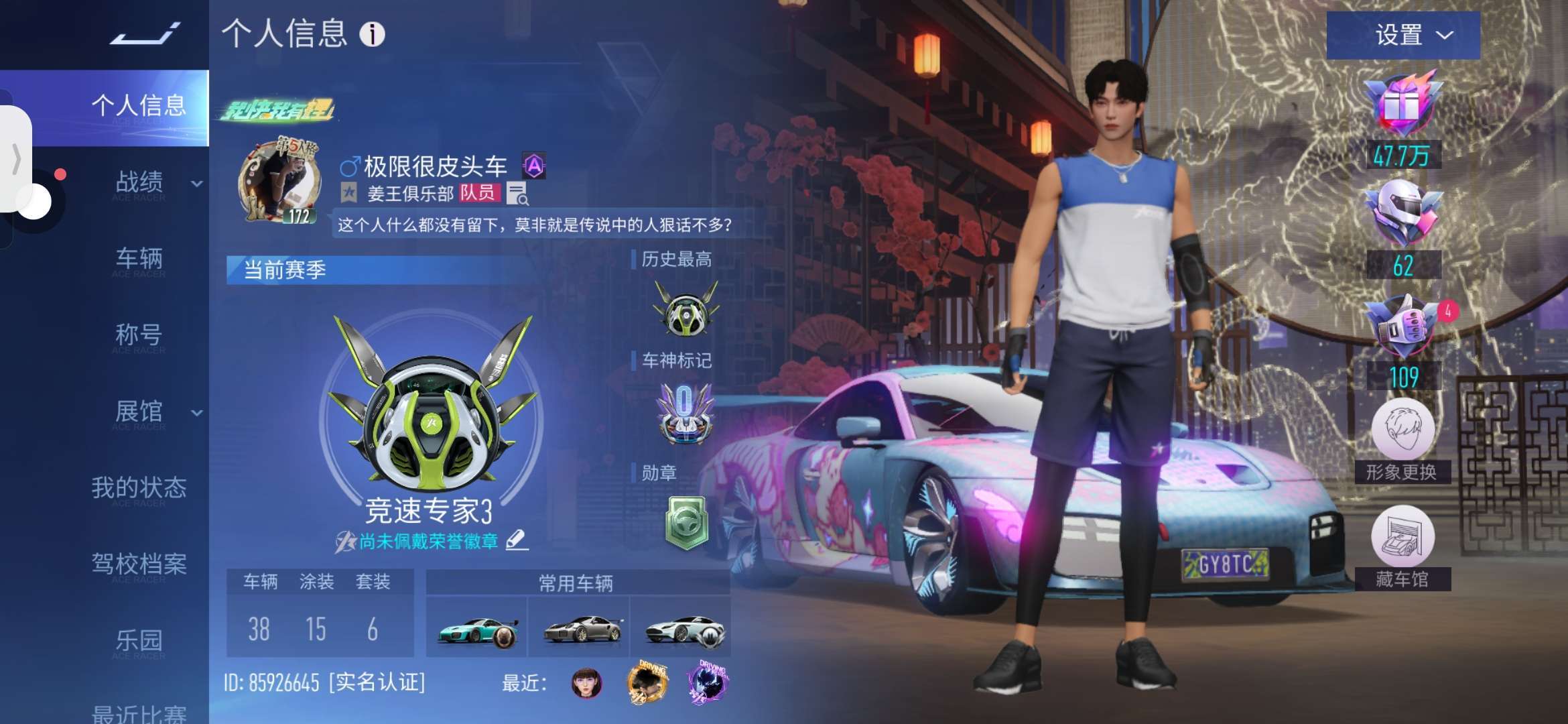This screenshot has width=1568, height=724.
Task: Switch to the 乐园 tab
Action: pos(139,640)
